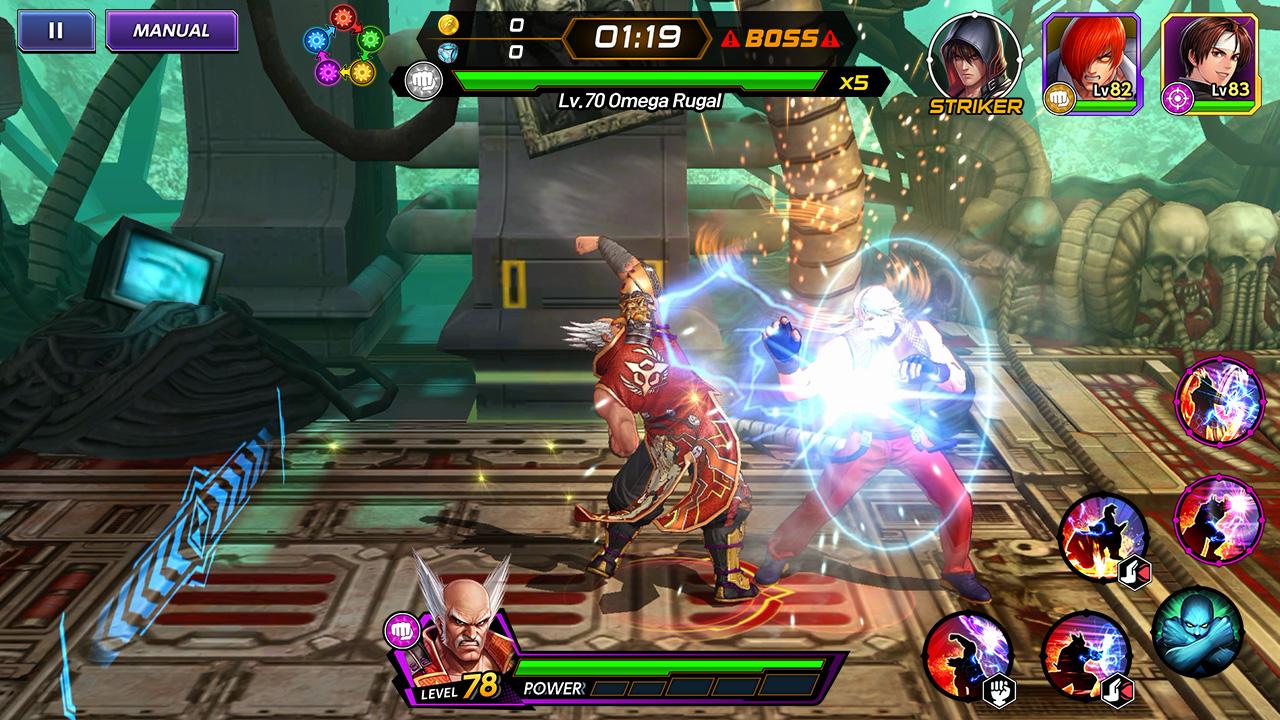The height and width of the screenshot is (720, 1280).
Task: Pause the battle
Action: click(56, 31)
